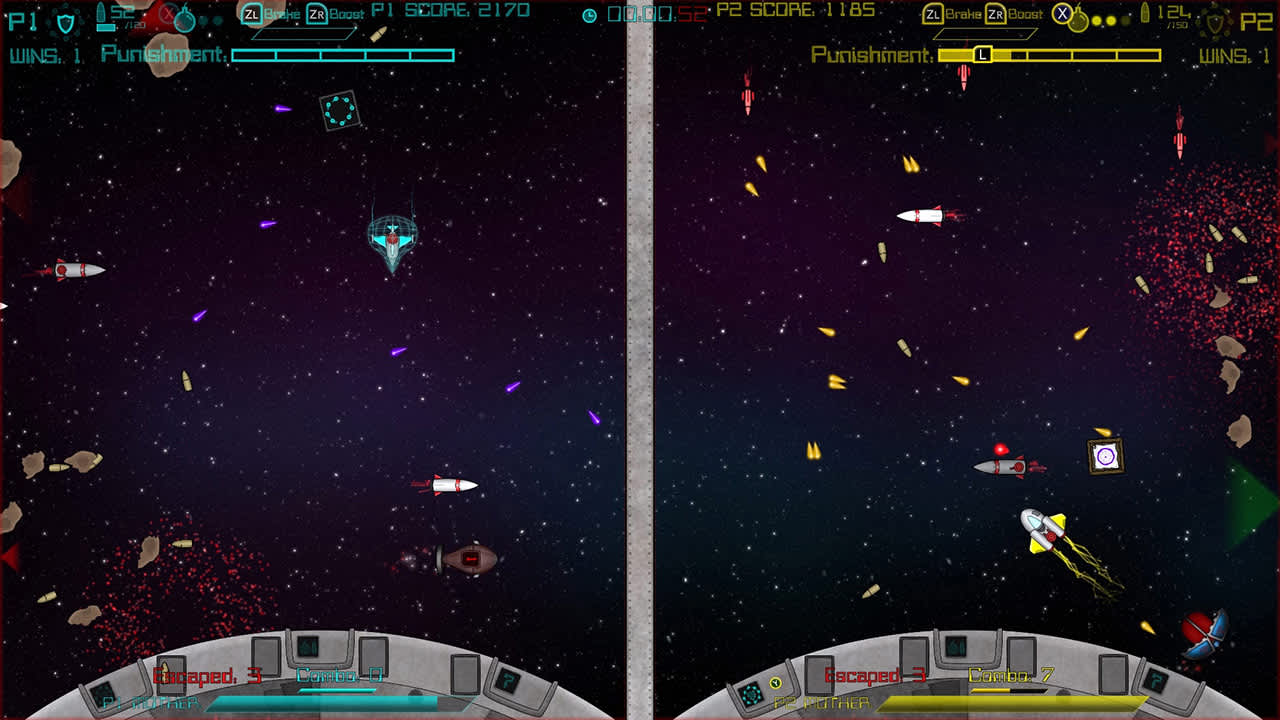This screenshot has width=1280, height=720.
Task: Select P2's bomb icon in the top-right HUD
Action: coord(1078,18)
